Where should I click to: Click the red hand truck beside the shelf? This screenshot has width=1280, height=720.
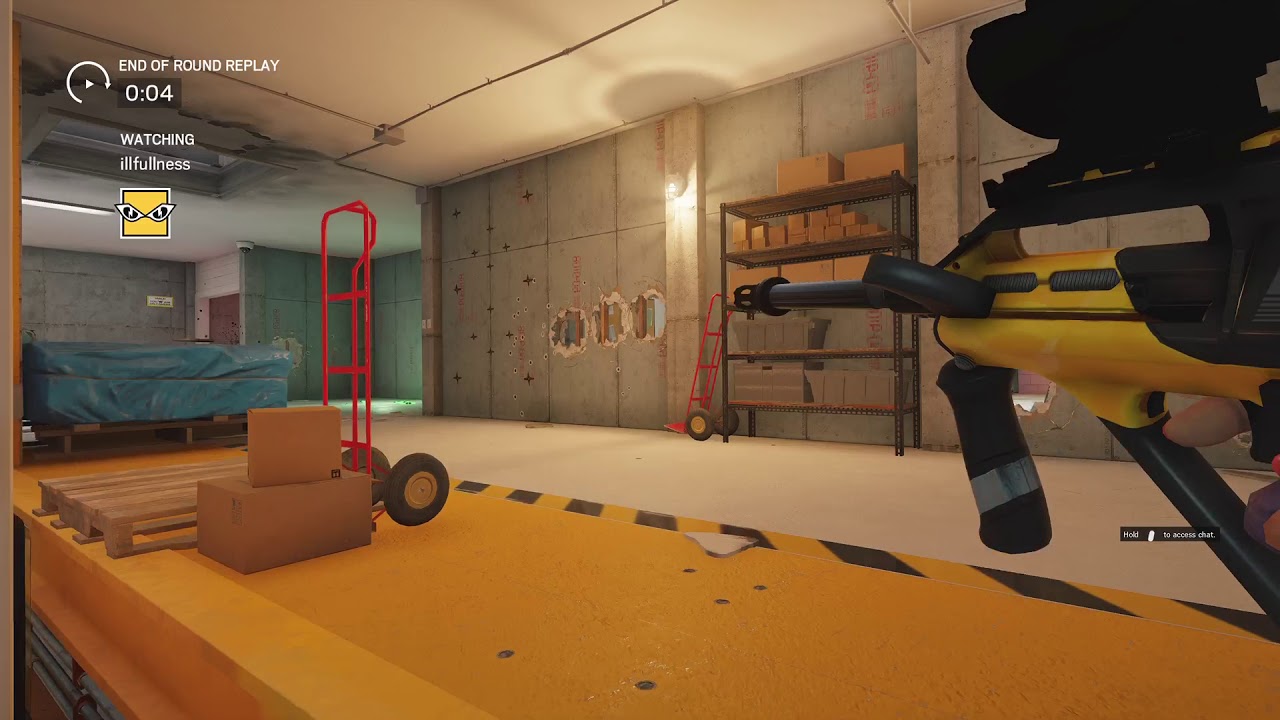tap(705, 365)
